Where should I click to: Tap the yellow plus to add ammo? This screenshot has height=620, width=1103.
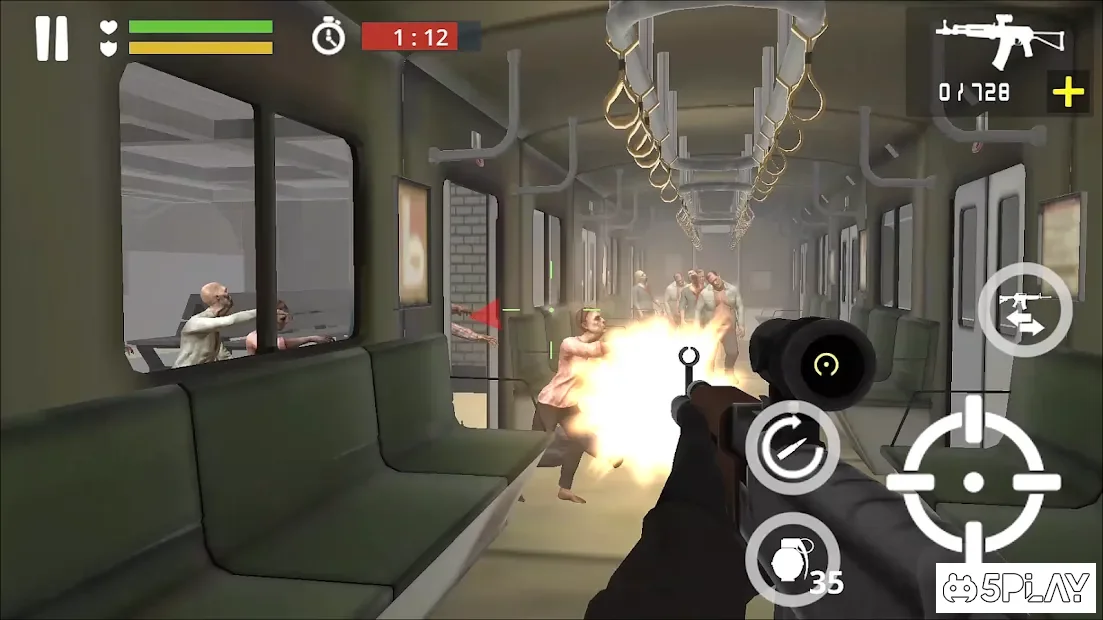click(1068, 93)
